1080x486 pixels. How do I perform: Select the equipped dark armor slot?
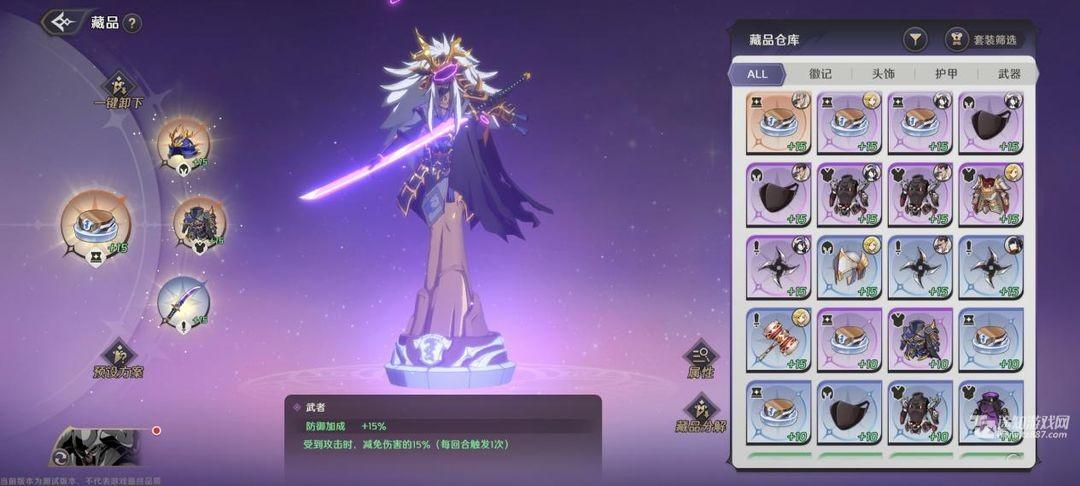click(199, 223)
